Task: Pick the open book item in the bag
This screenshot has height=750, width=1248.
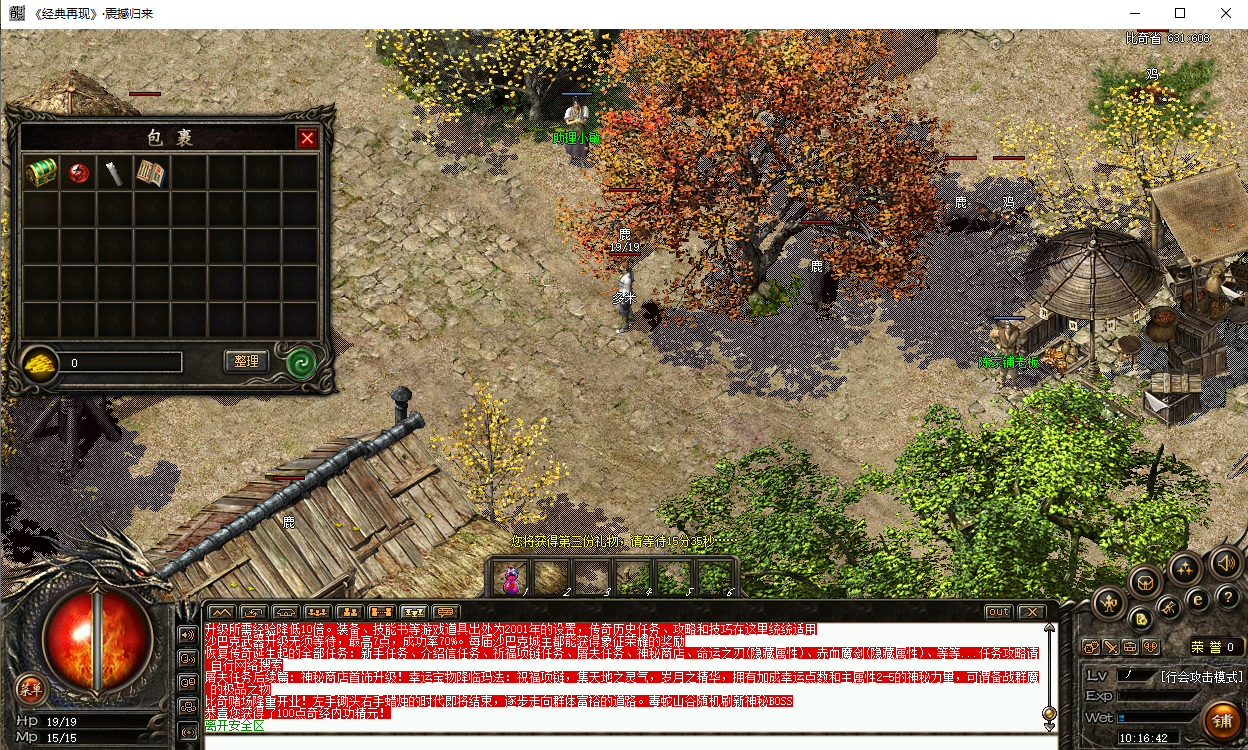Action: click(x=151, y=172)
